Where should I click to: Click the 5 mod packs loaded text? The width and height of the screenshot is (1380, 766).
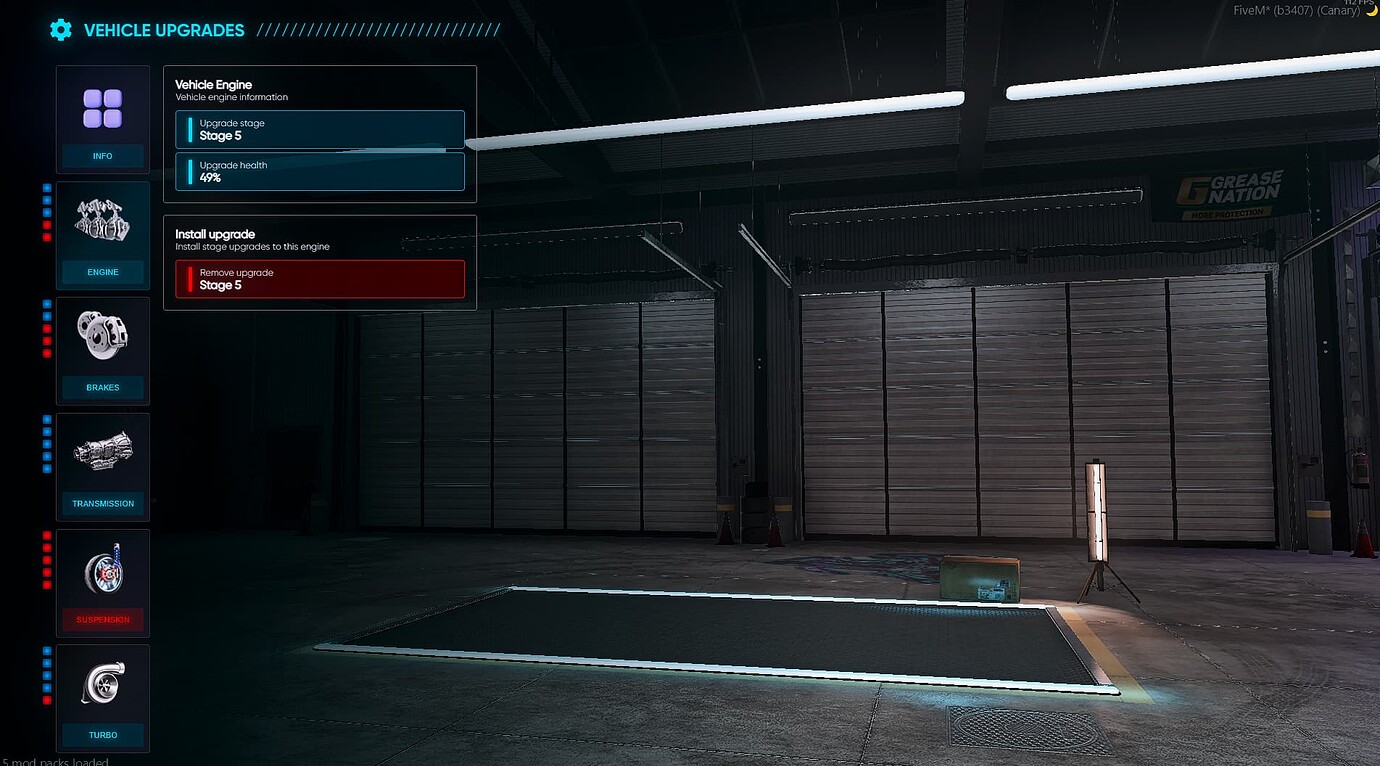pos(55,761)
